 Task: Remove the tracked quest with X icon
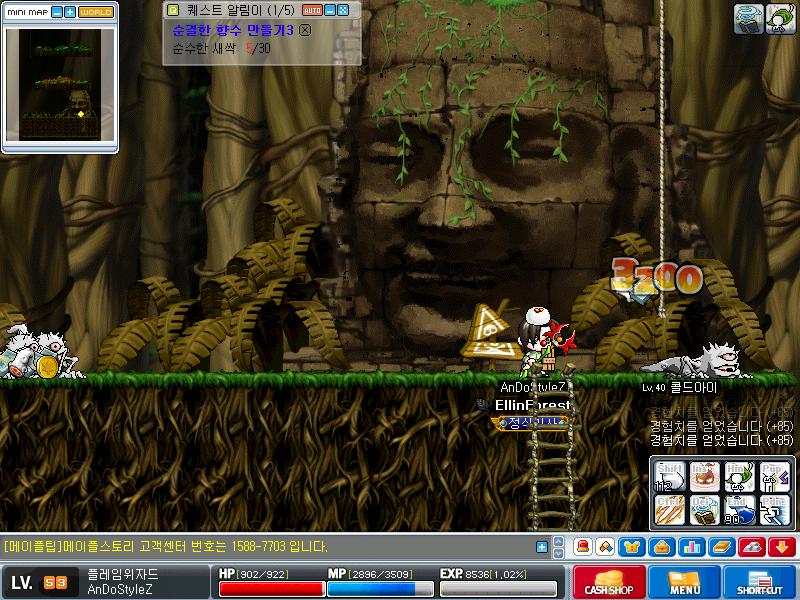[x=305, y=30]
